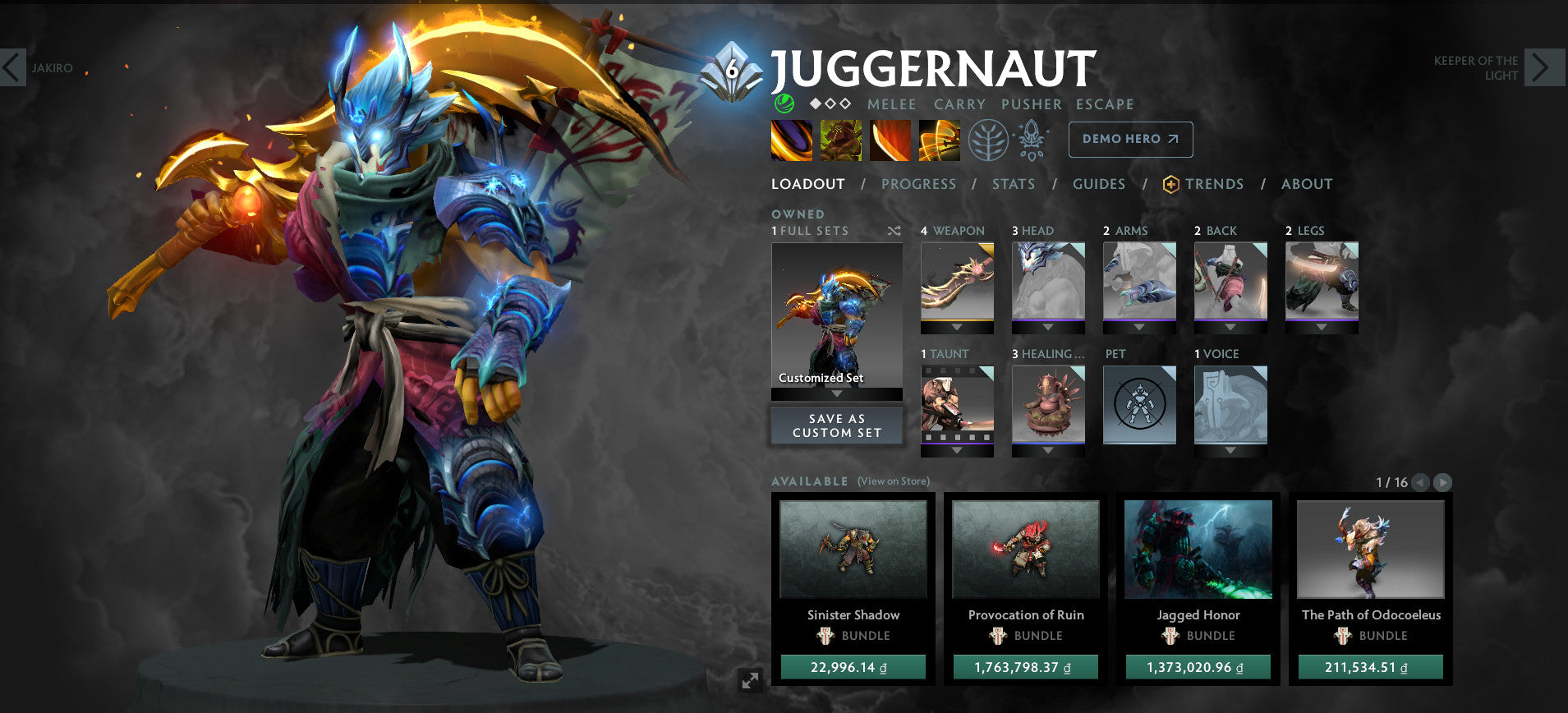Expand the Customized Set dropdown arrow

click(x=836, y=393)
